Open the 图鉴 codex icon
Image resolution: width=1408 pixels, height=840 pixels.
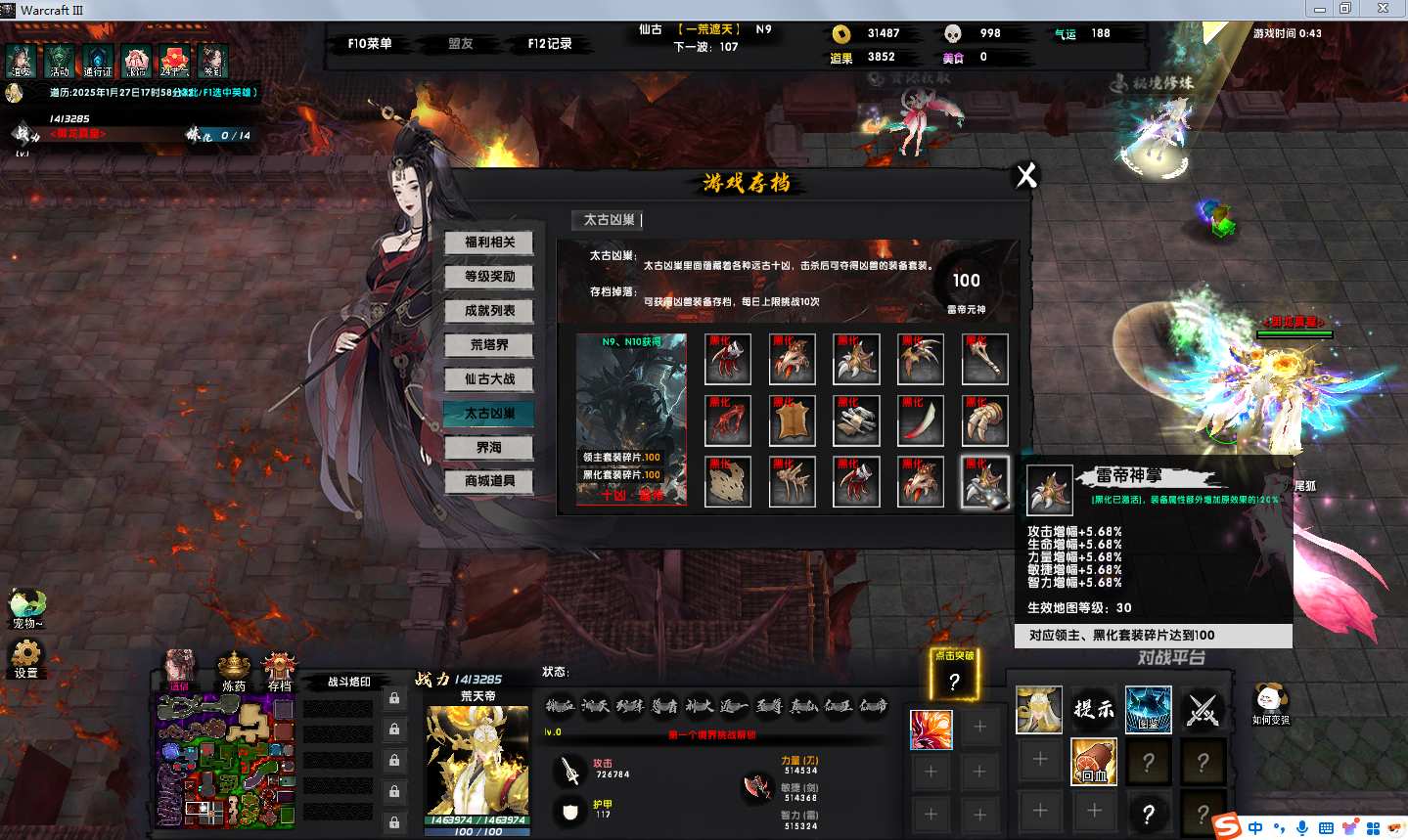pos(1148,709)
